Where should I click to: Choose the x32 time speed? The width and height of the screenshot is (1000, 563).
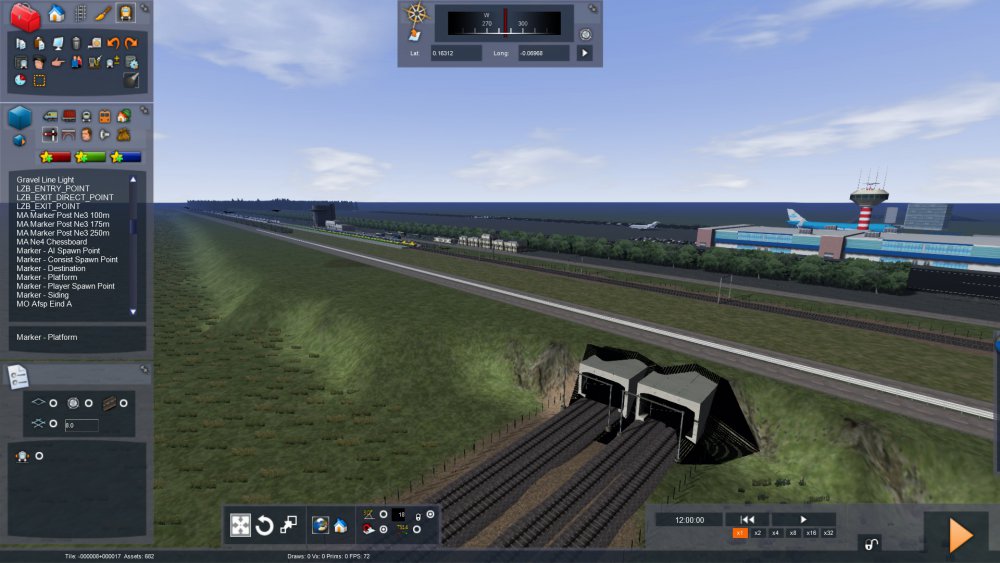coord(828,533)
